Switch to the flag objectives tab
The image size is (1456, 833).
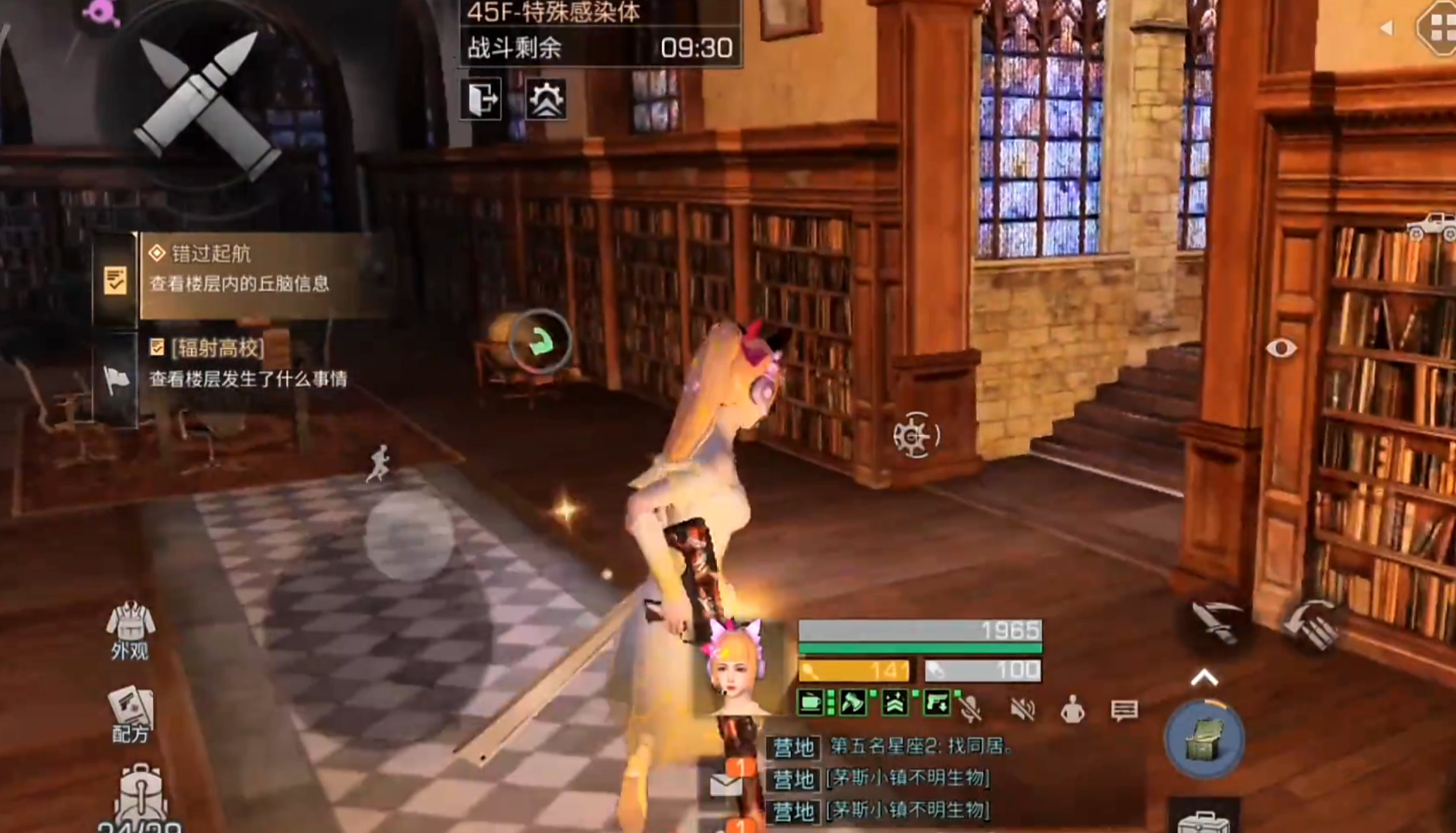click(116, 379)
